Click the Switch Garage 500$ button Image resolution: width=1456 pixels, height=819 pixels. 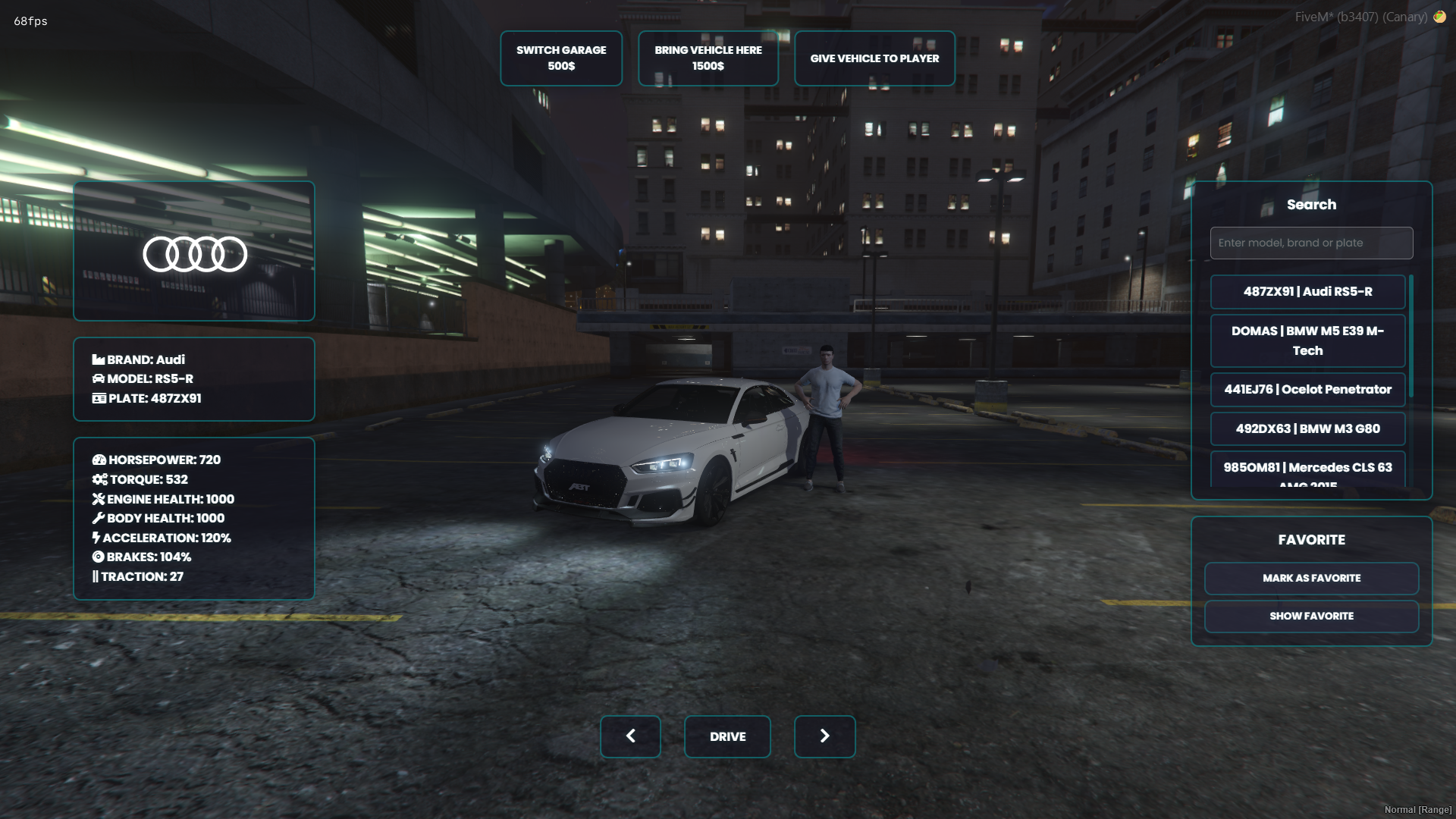click(x=561, y=58)
